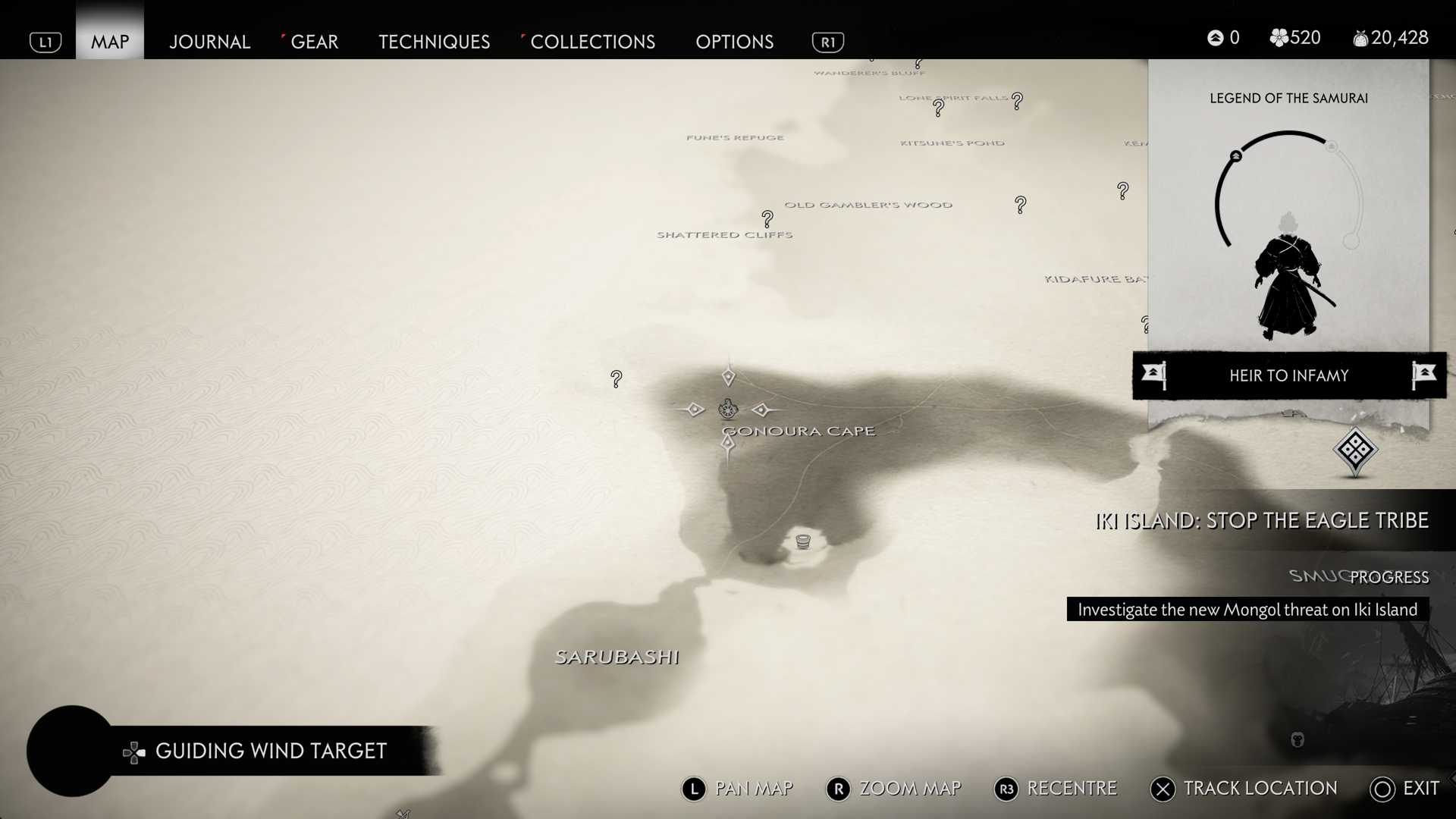
Task: Select the crest marker at Gonoura Cape
Action: (728, 409)
